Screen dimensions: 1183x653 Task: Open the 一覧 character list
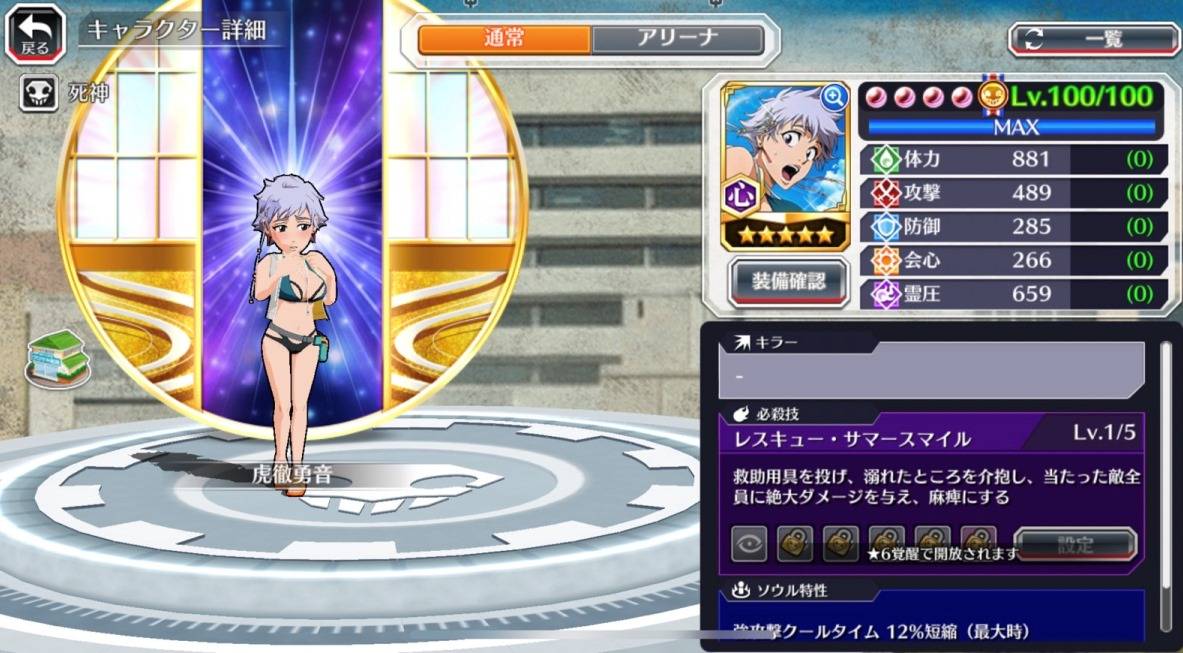1094,39
